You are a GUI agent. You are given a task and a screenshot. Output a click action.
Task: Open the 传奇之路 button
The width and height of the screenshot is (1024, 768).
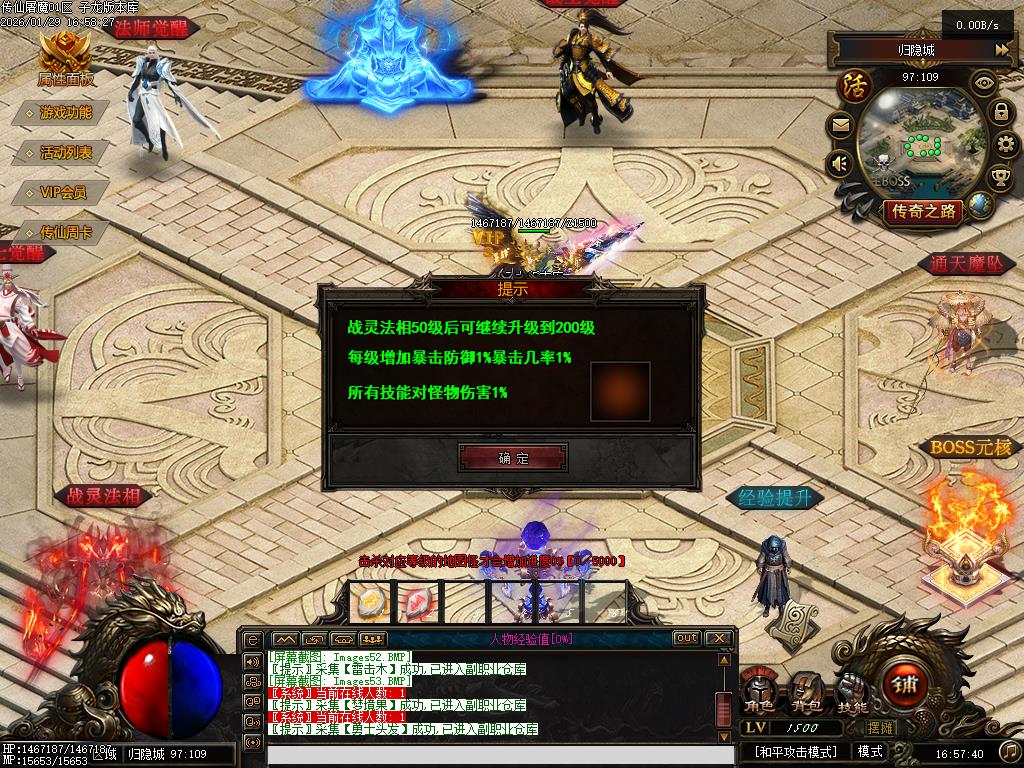click(x=922, y=211)
